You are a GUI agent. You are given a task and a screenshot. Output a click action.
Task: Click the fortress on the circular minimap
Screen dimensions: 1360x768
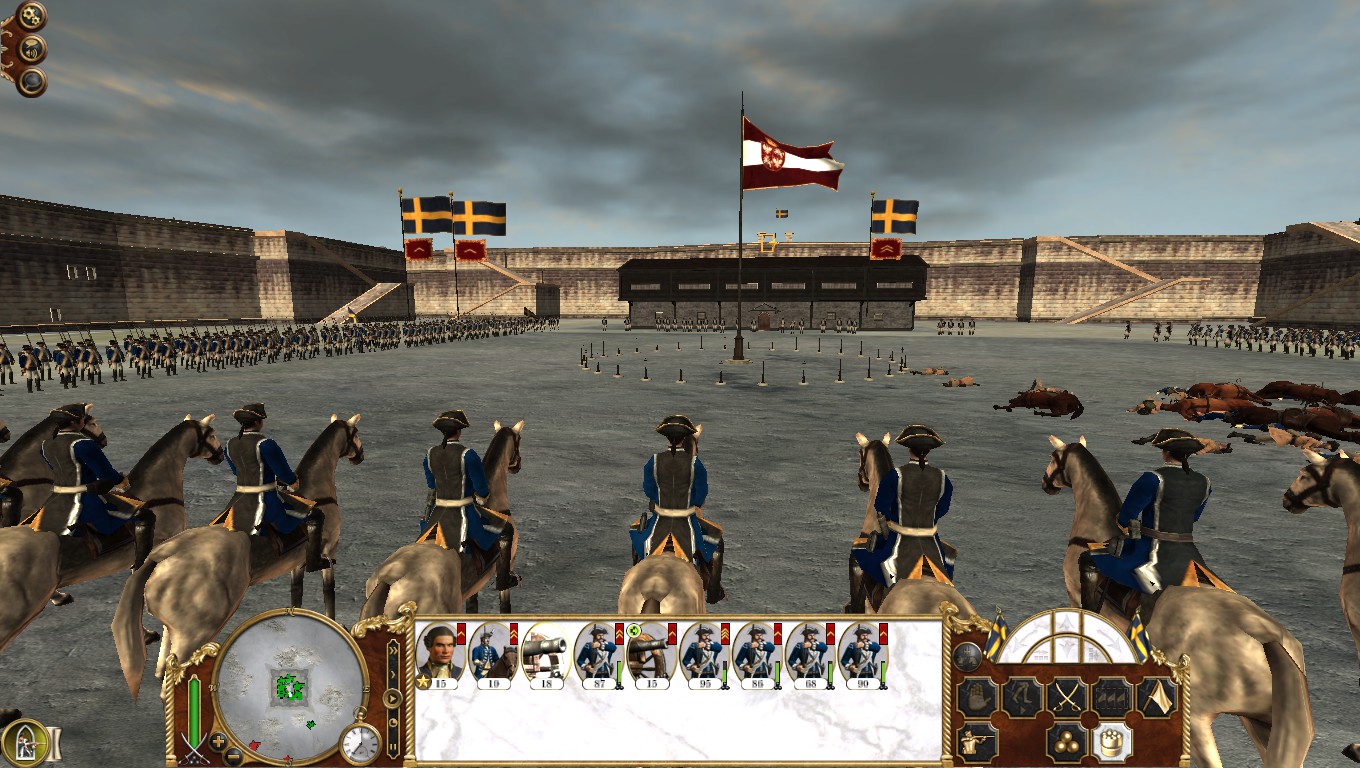pos(289,687)
